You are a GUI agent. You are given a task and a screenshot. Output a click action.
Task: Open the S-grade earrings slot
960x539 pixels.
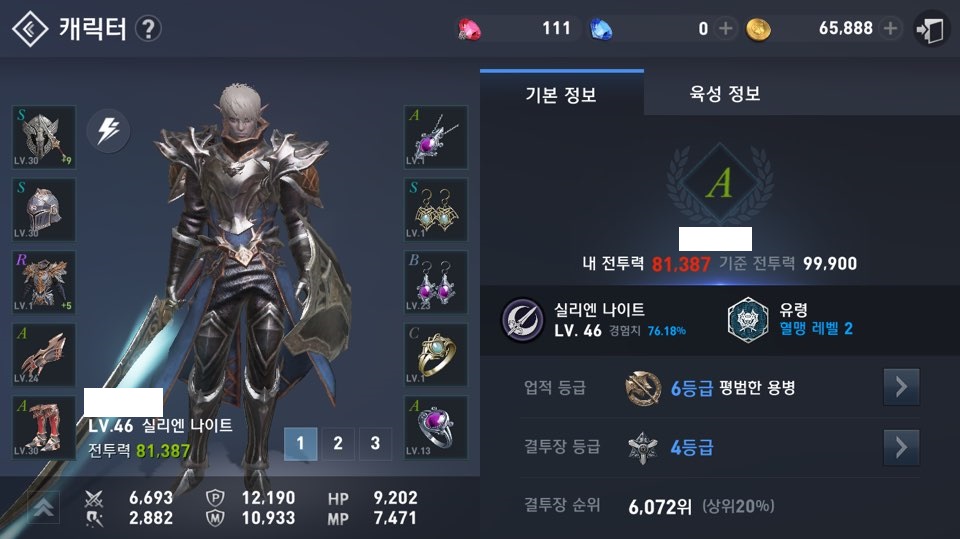pyautogui.click(x=436, y=210)
